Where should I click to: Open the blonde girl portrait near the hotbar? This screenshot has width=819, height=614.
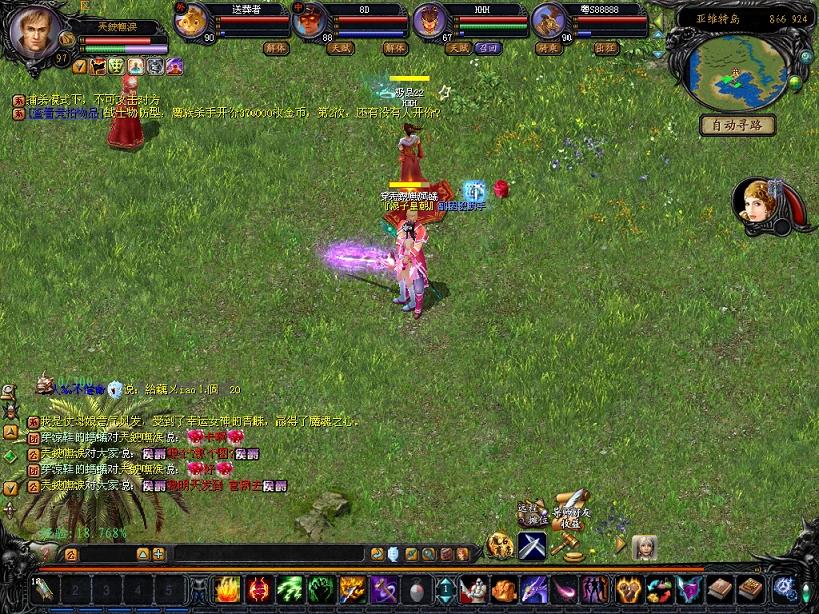[644, 547]
